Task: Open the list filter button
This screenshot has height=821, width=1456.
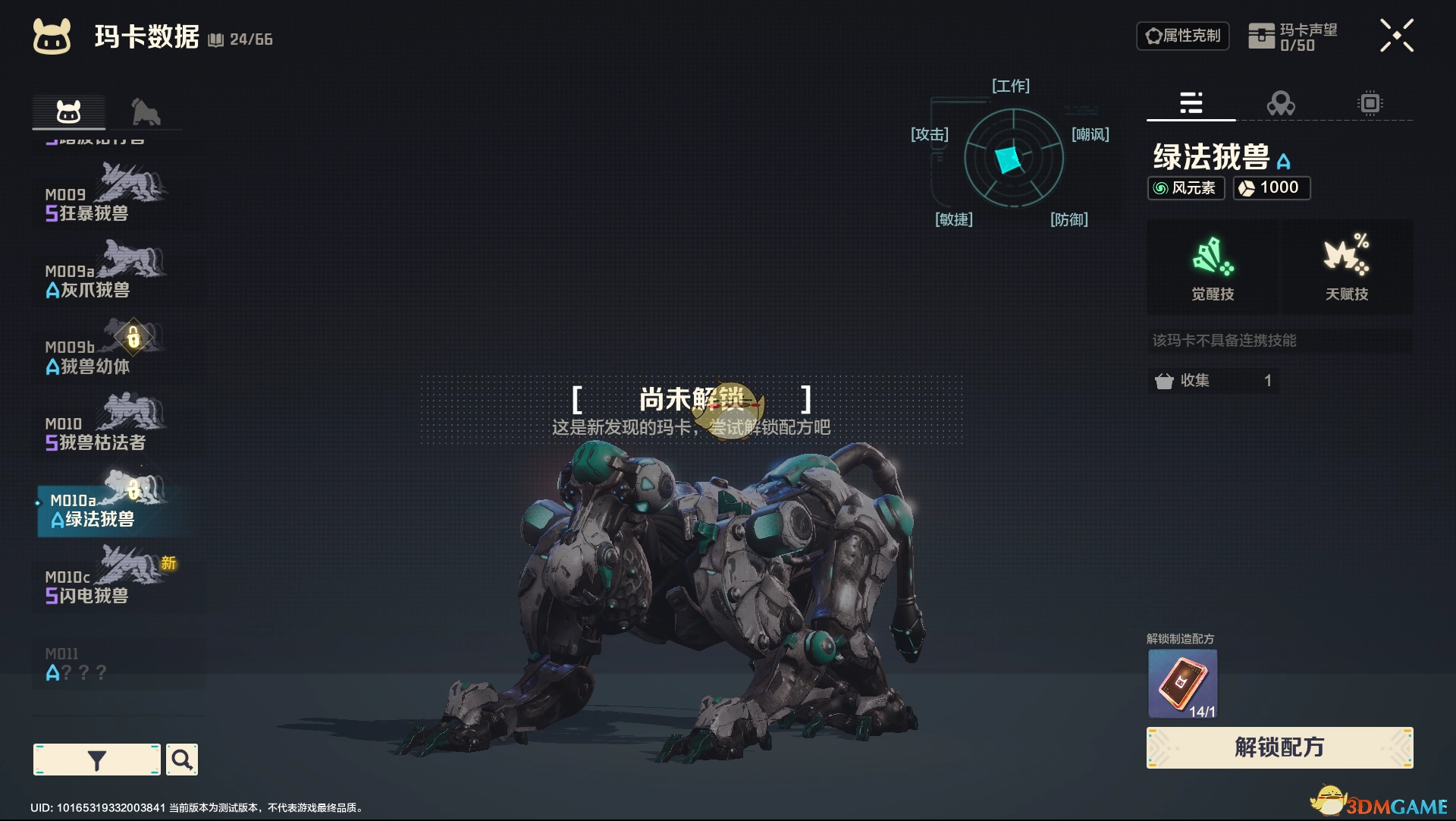Action: click(x=97, y=760)
